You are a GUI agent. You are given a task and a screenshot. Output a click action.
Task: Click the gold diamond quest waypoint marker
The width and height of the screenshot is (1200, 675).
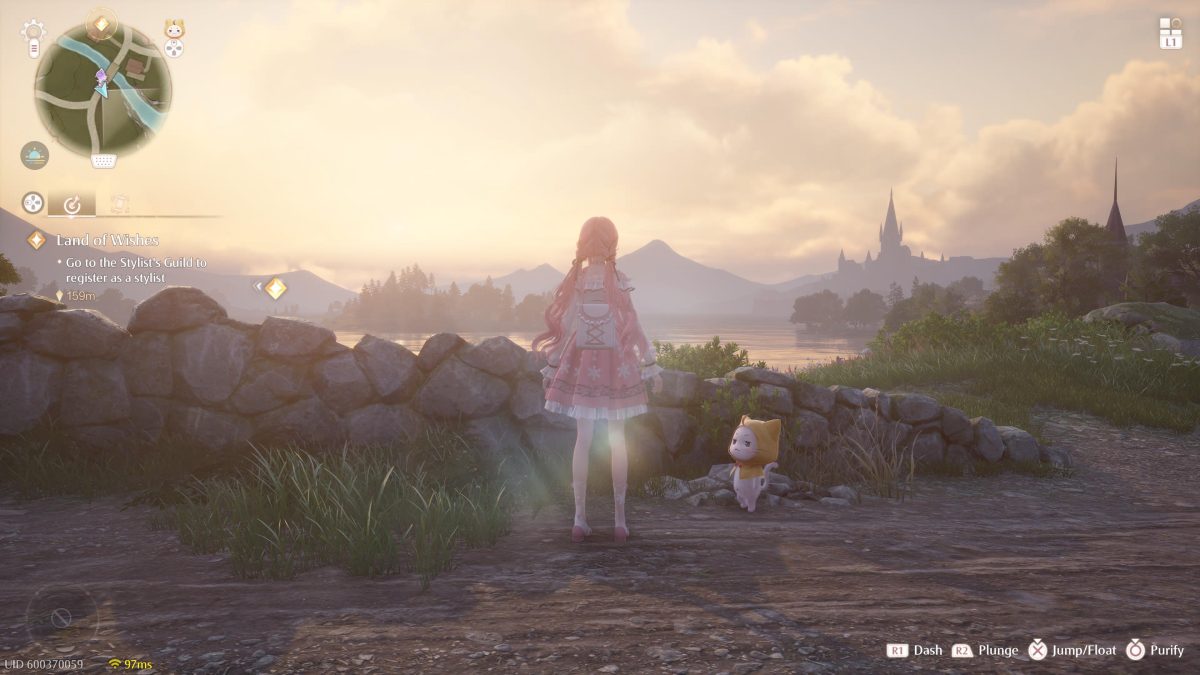276,288
